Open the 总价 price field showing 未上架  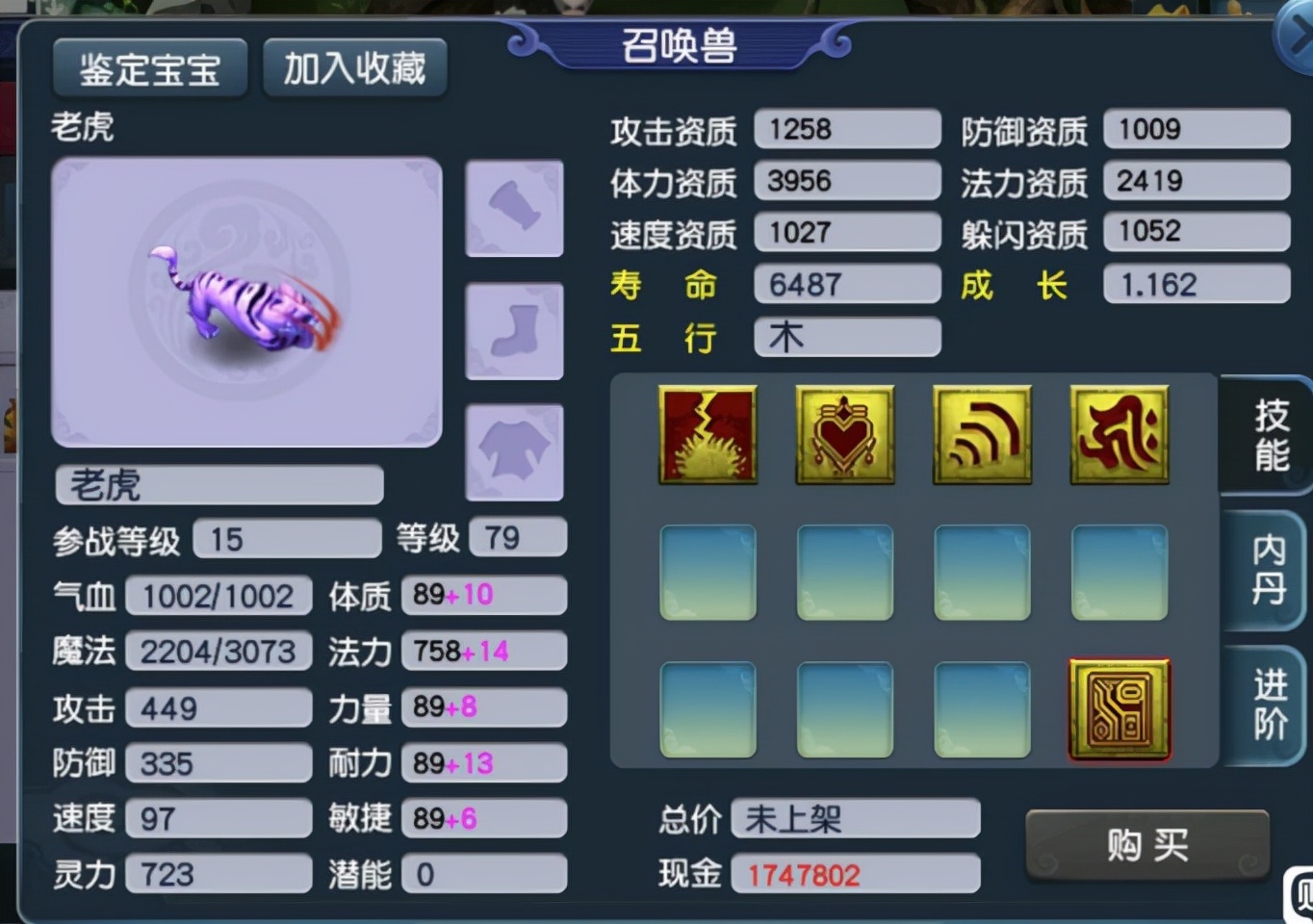click(x=855, y=817)
